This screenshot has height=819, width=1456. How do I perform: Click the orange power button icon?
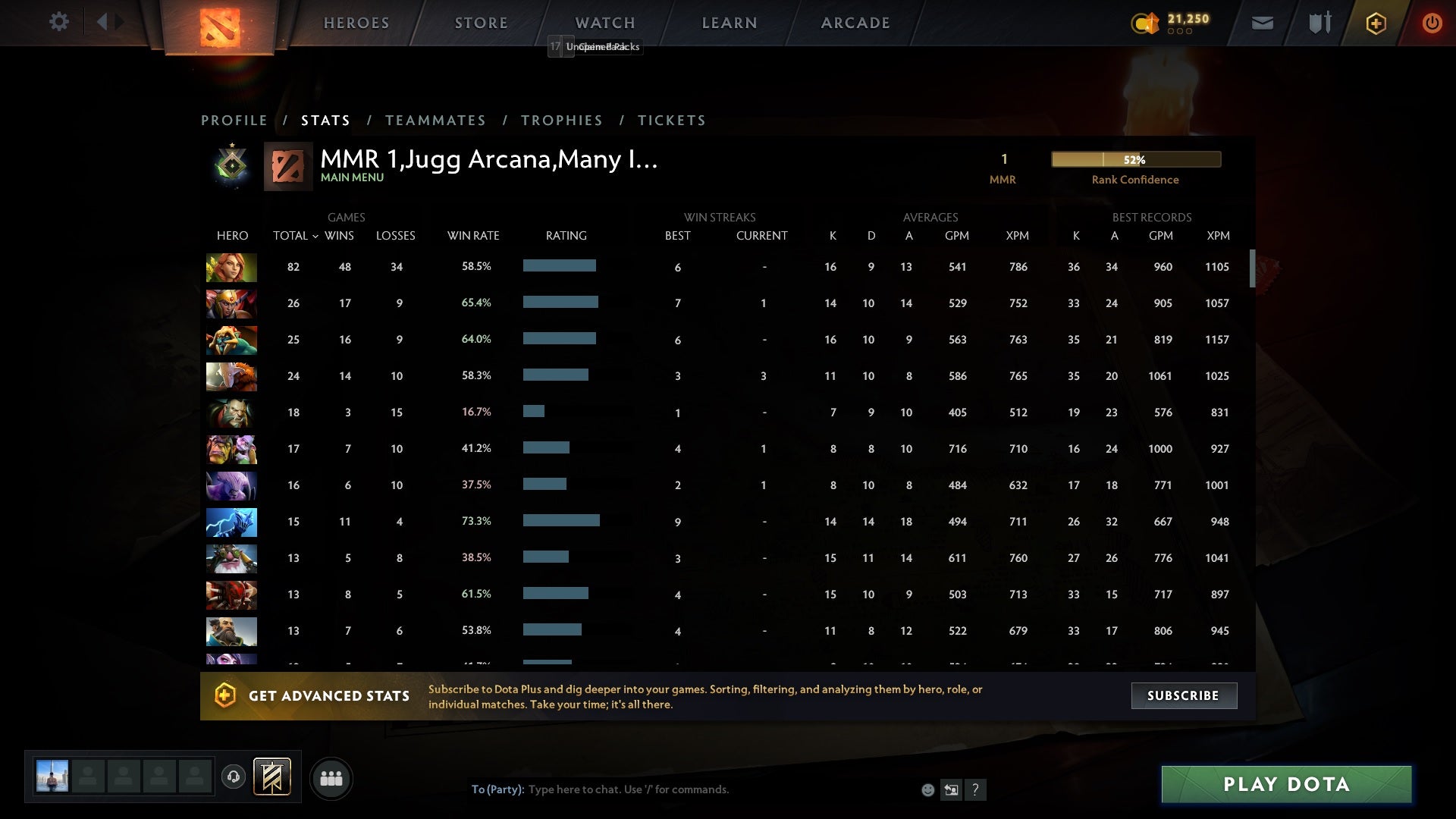tap(1432, 23)
